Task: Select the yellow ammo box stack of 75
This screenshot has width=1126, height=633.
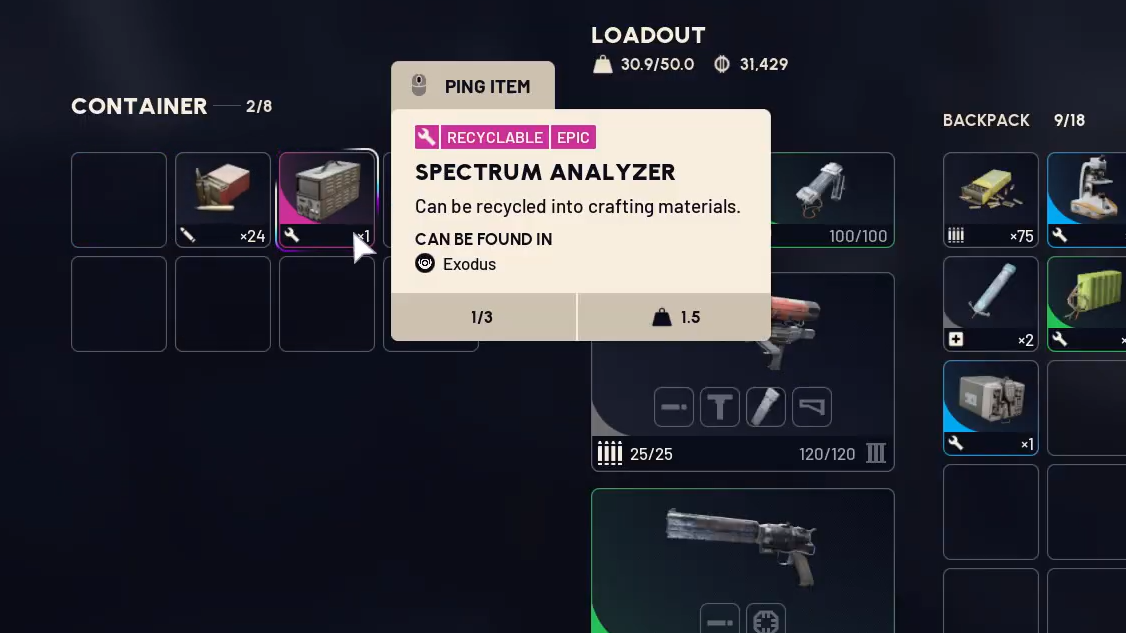Action: click(990, 198)
